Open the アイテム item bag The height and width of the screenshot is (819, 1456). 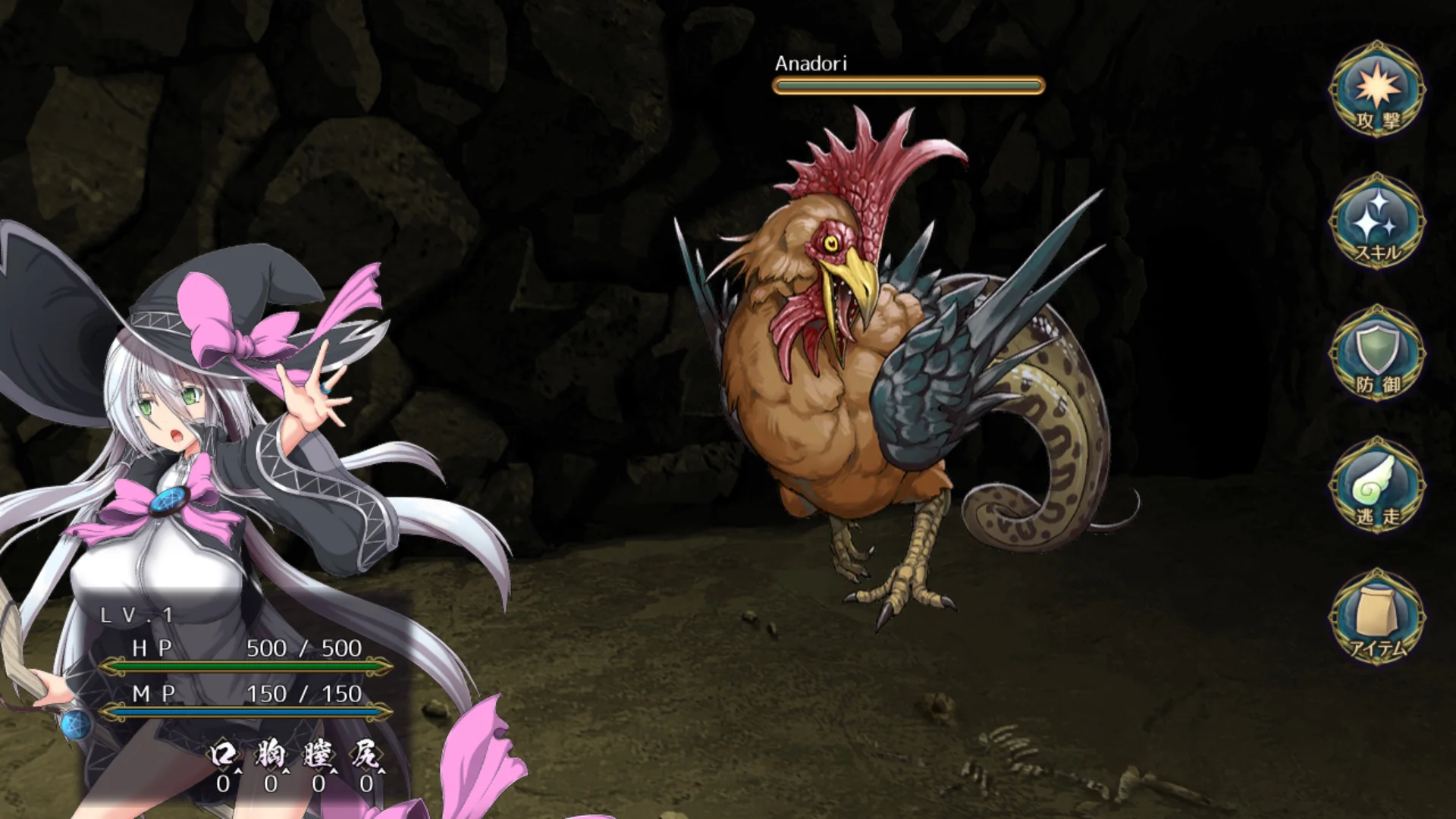coord(1377,618)
